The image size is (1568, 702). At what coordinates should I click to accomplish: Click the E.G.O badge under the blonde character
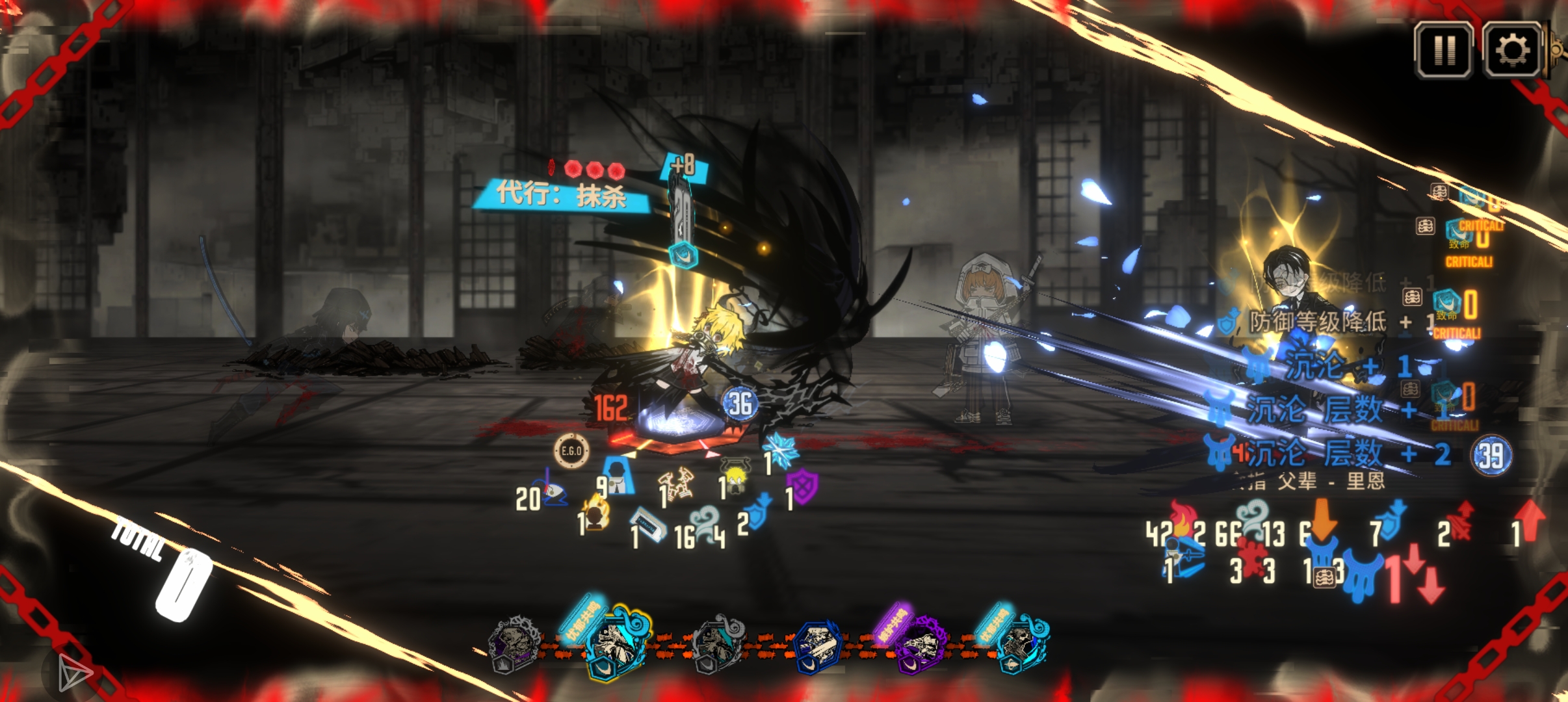click(x=571, y=450)
